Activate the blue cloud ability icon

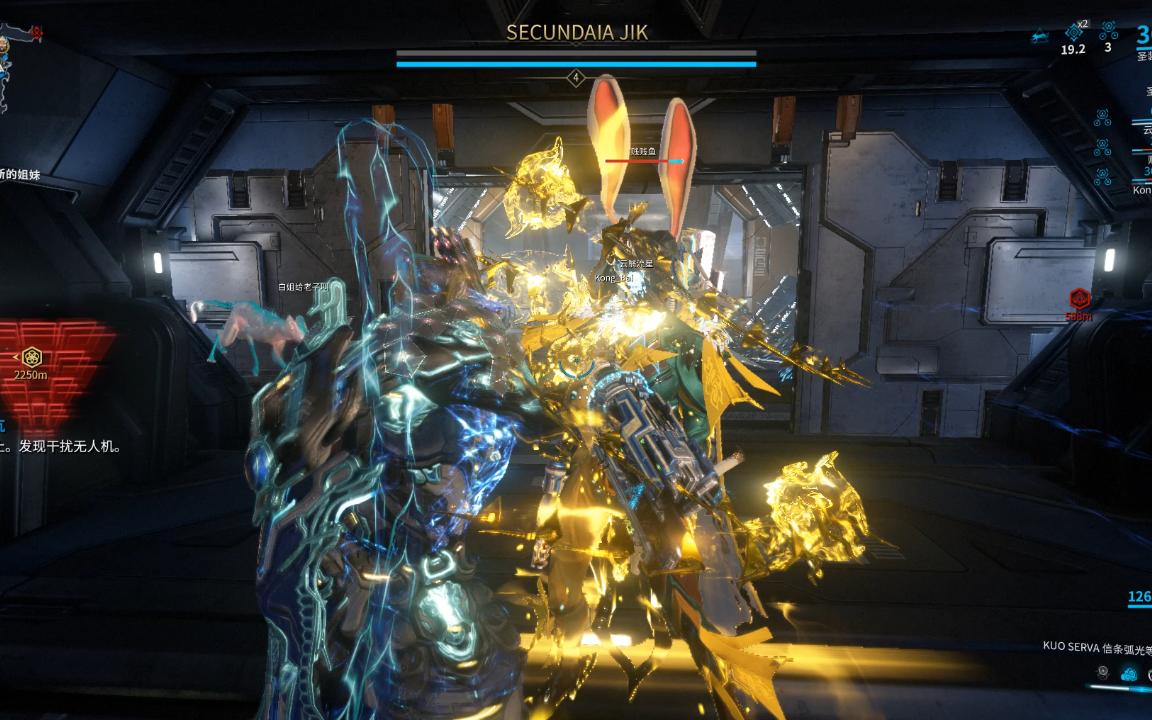coord(1129,674)
